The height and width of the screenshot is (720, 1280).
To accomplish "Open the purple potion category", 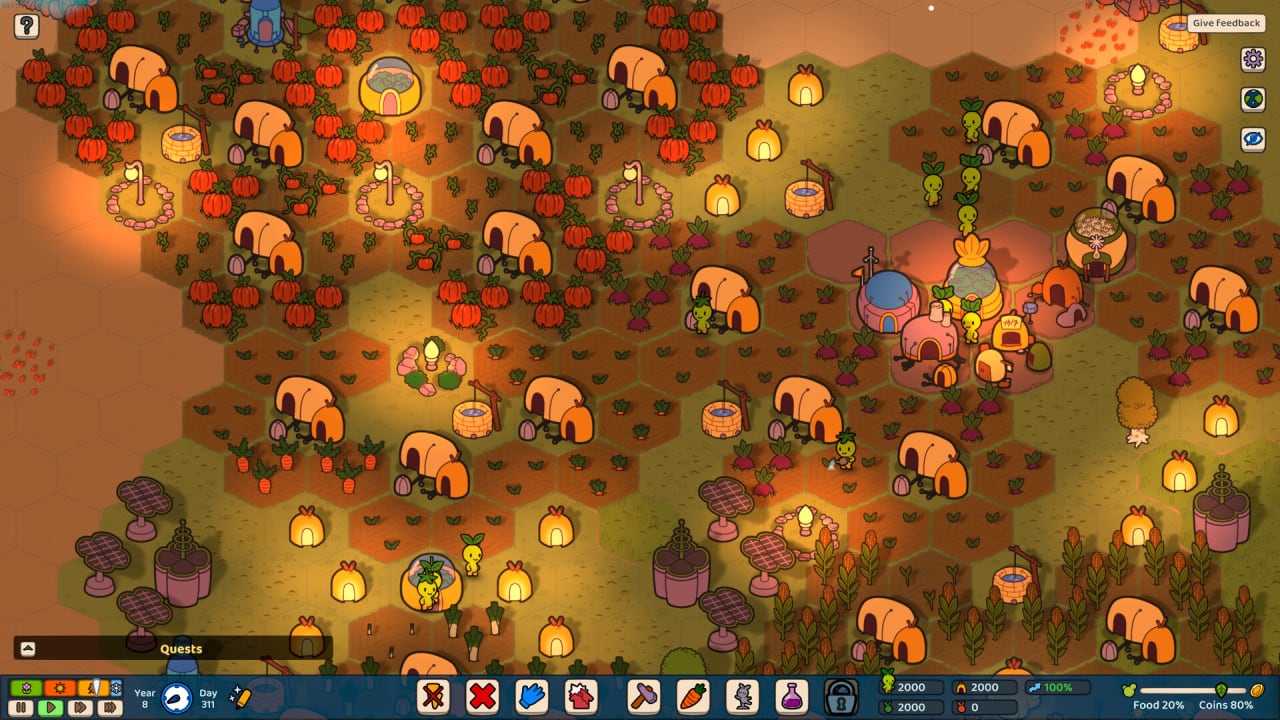I will point(791,696).
